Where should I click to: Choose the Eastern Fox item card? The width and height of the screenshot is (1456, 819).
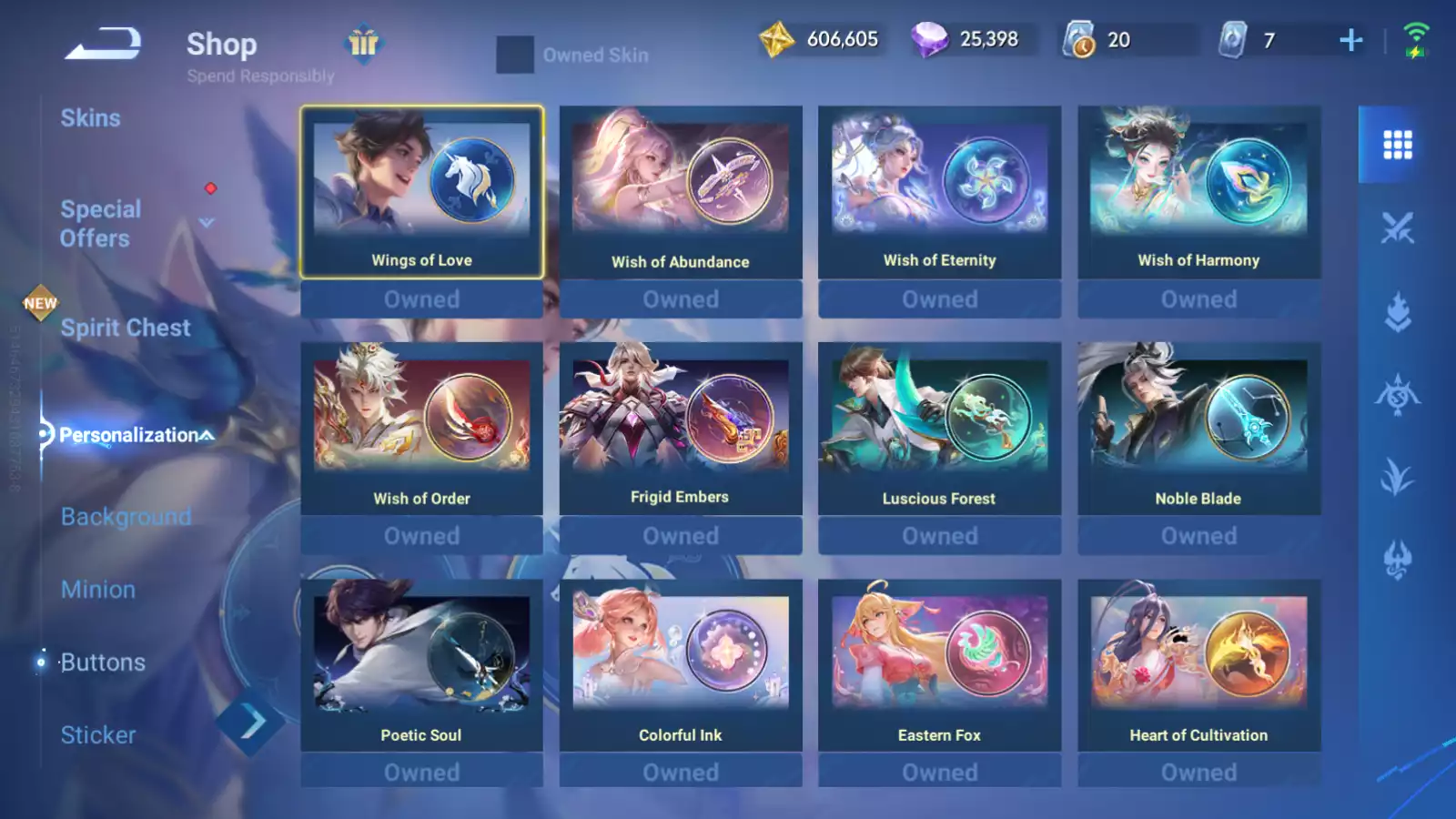(939, 664)
